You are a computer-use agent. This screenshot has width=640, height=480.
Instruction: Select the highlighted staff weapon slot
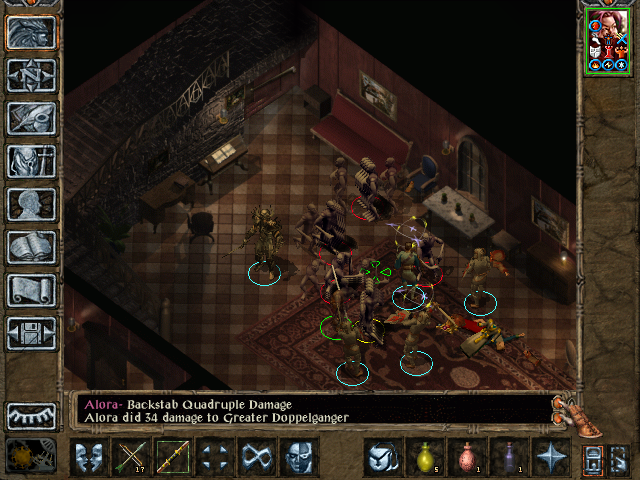(173, 458)
